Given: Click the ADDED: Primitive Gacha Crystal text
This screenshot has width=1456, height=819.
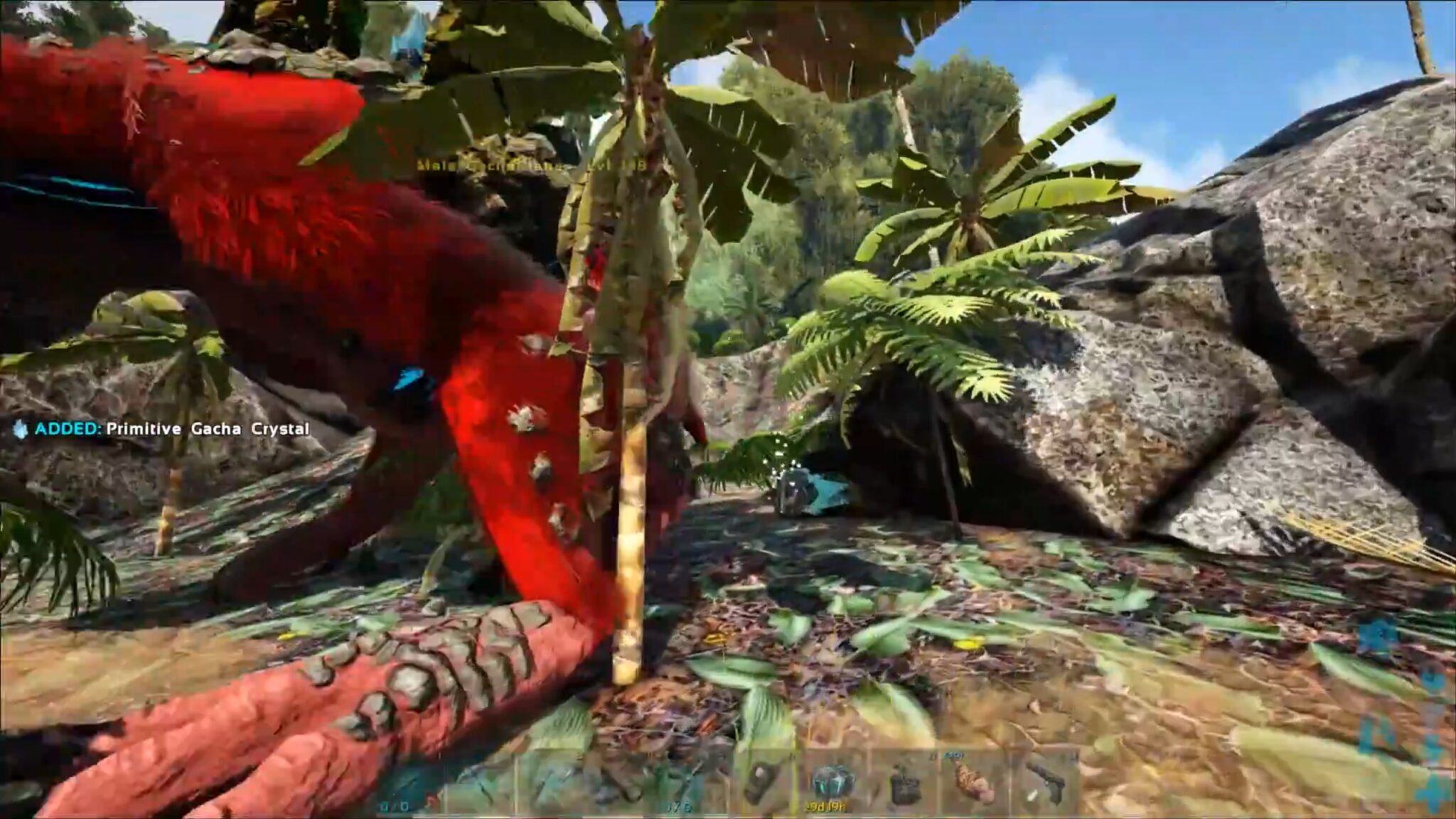Looking at the screenshot, I should pyautogui.click(x=171, y=429).
